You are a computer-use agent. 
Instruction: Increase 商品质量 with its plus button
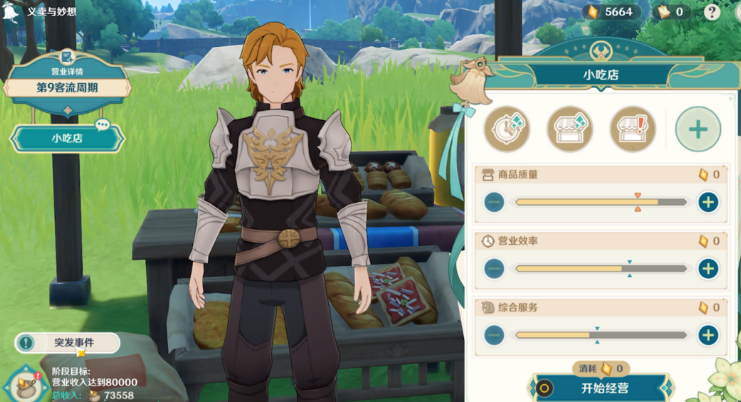click(x=708, y=202)
